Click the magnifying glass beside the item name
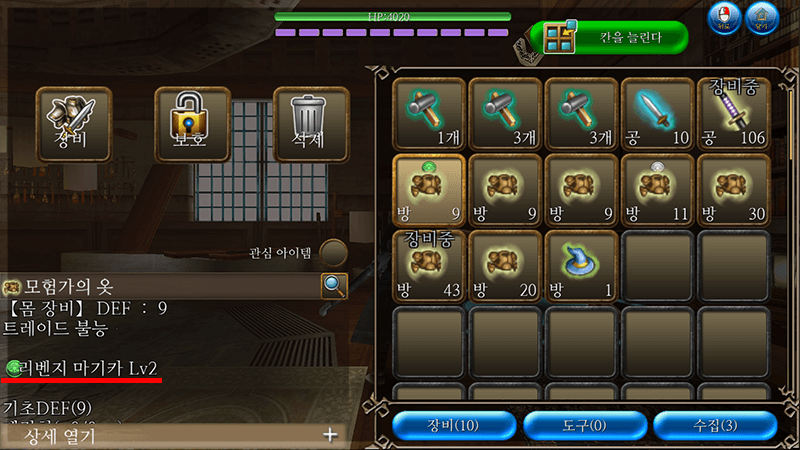Image resolution: width=800 pixels, height=450 pixels. pos(334,286)
